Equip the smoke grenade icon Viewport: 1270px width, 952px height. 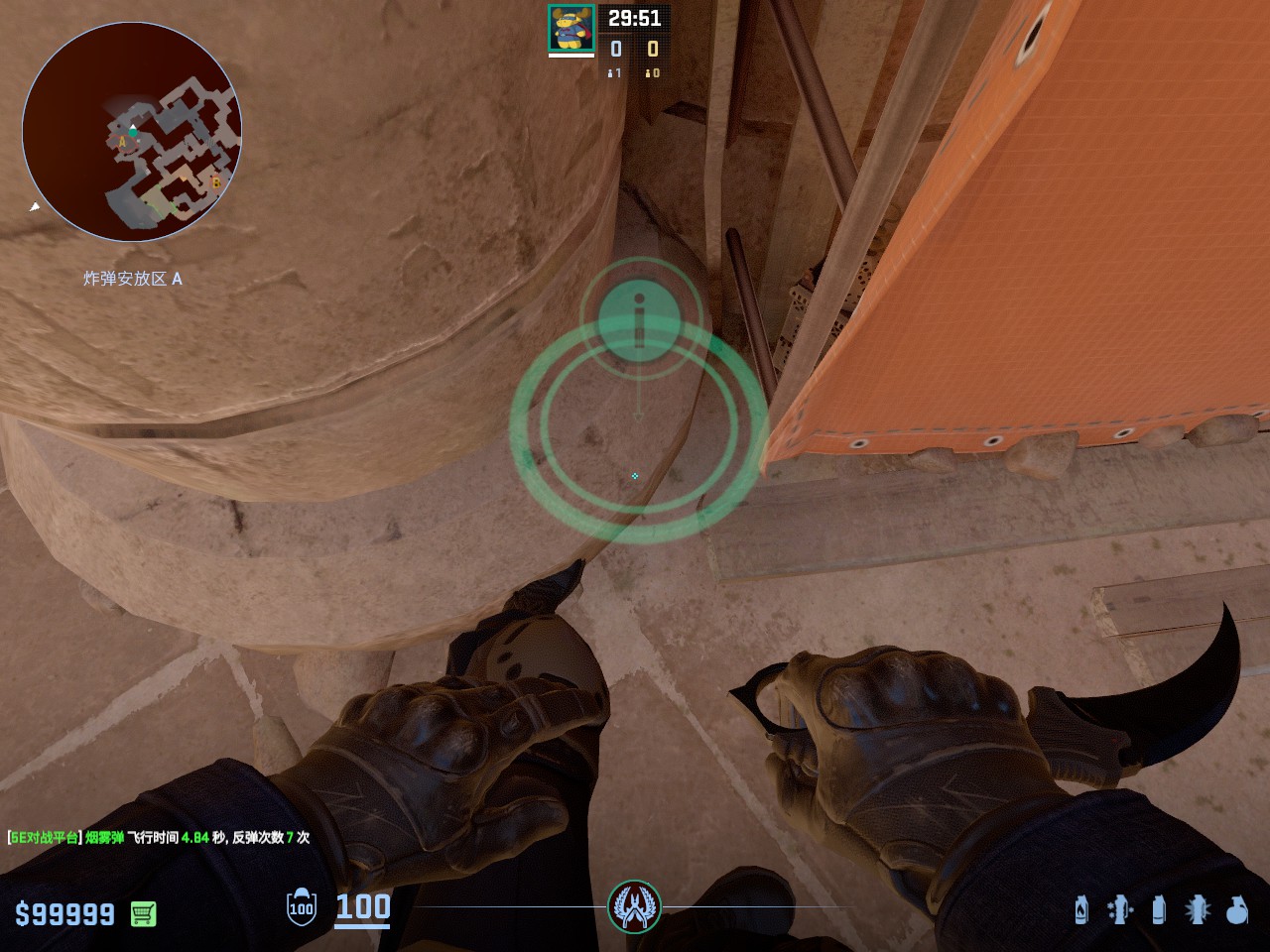point(1158,909)
